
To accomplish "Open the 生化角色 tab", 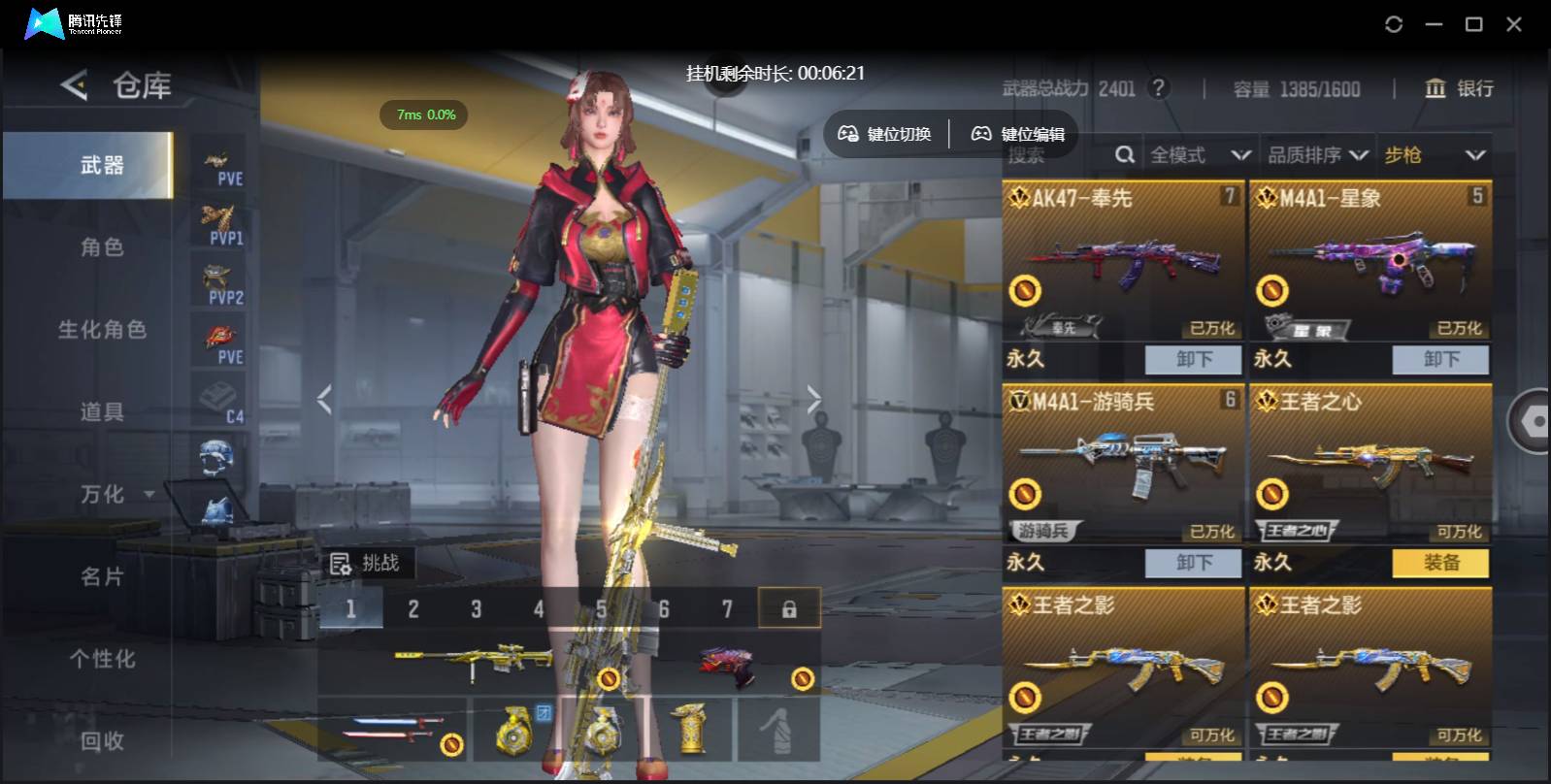I will pos(102,330).
